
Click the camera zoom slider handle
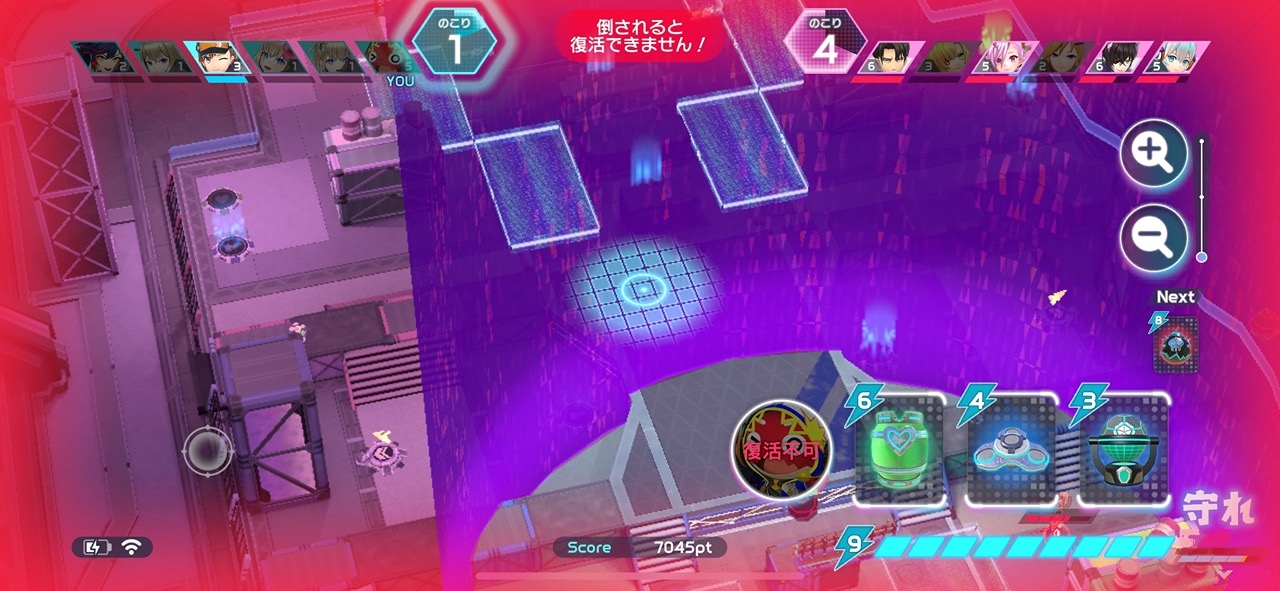(x=1201, y=257)
